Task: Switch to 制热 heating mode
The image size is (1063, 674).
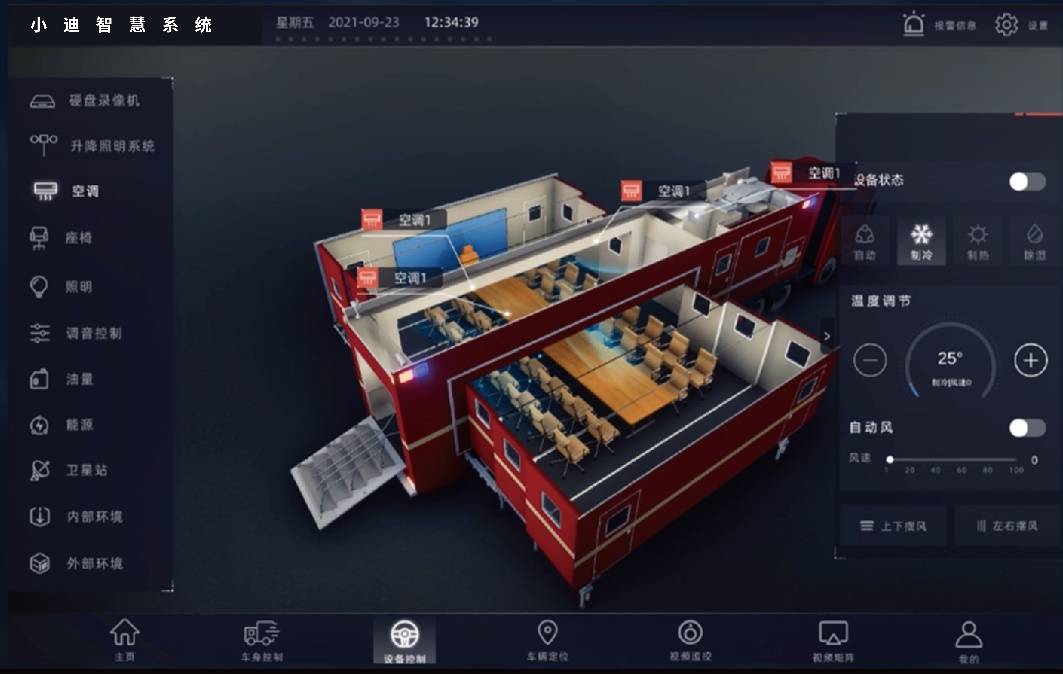Action: click(977, 241)
